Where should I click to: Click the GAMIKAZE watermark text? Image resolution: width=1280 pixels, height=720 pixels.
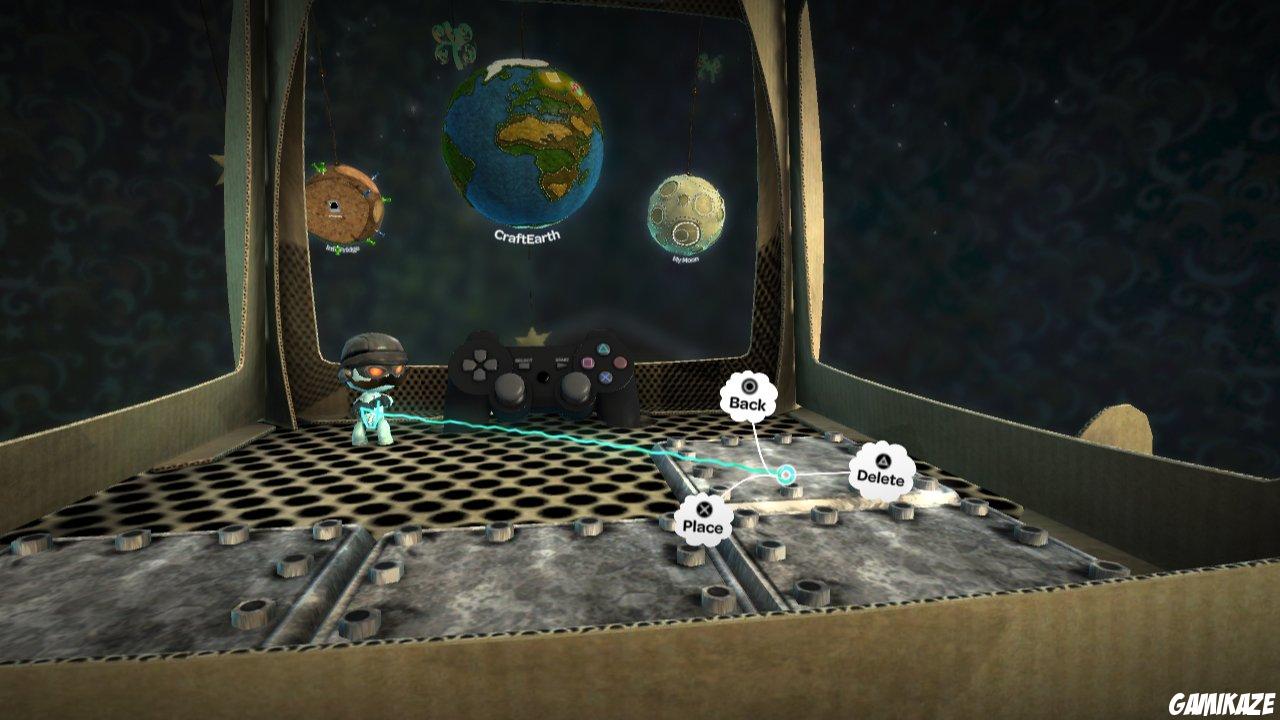1220,702
